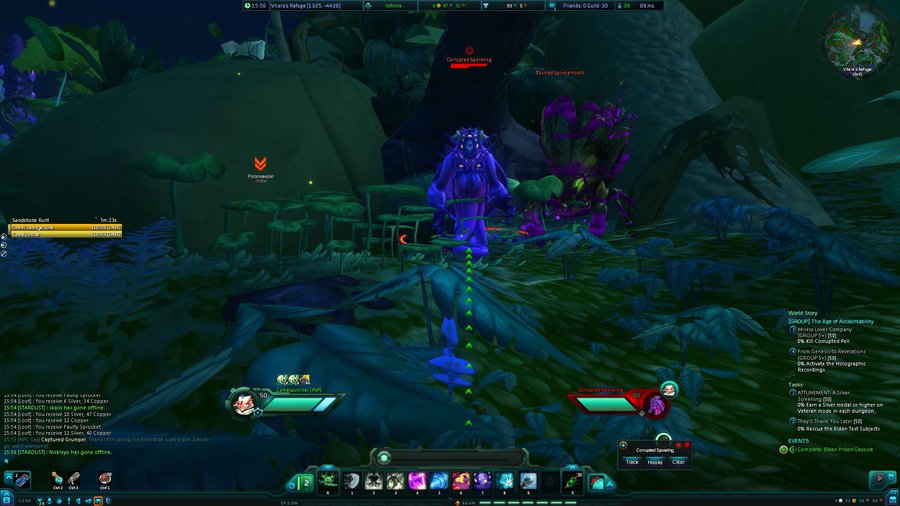Activate the purple lightning ability in slot 4

(415, 481)
